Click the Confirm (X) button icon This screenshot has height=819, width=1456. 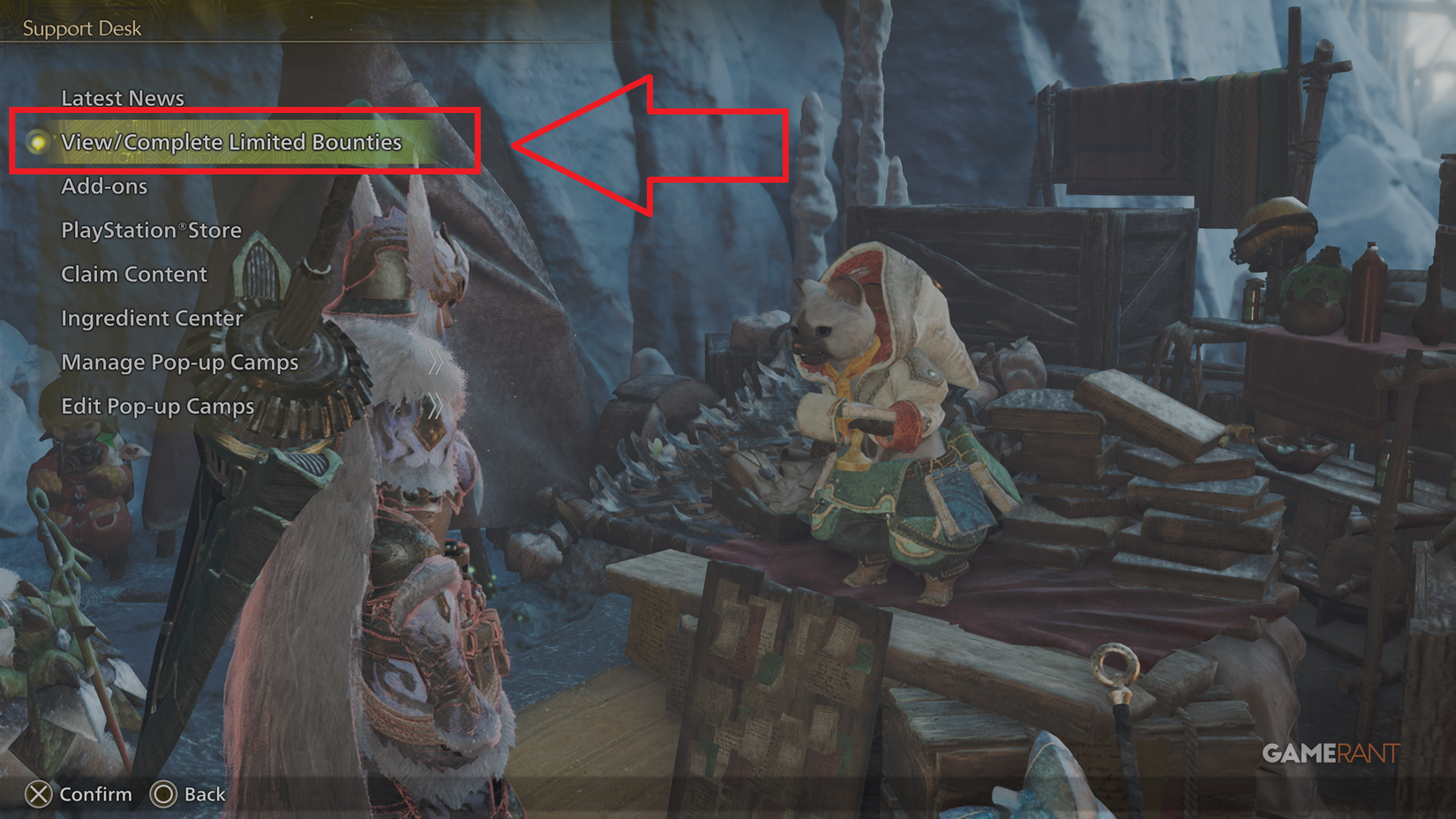tap(38, 794)
